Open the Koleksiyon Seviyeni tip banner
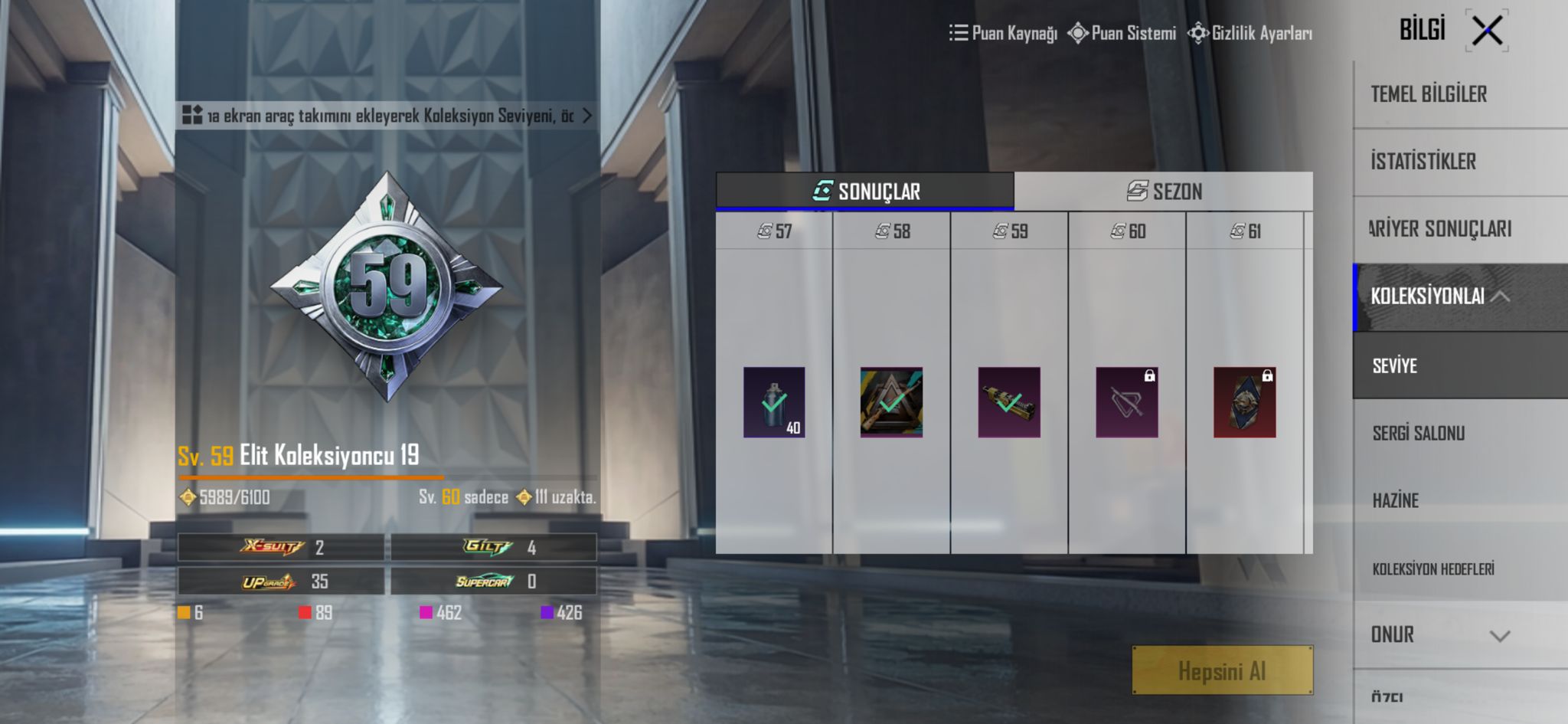The image size is (1568, 724). (387, 116)
